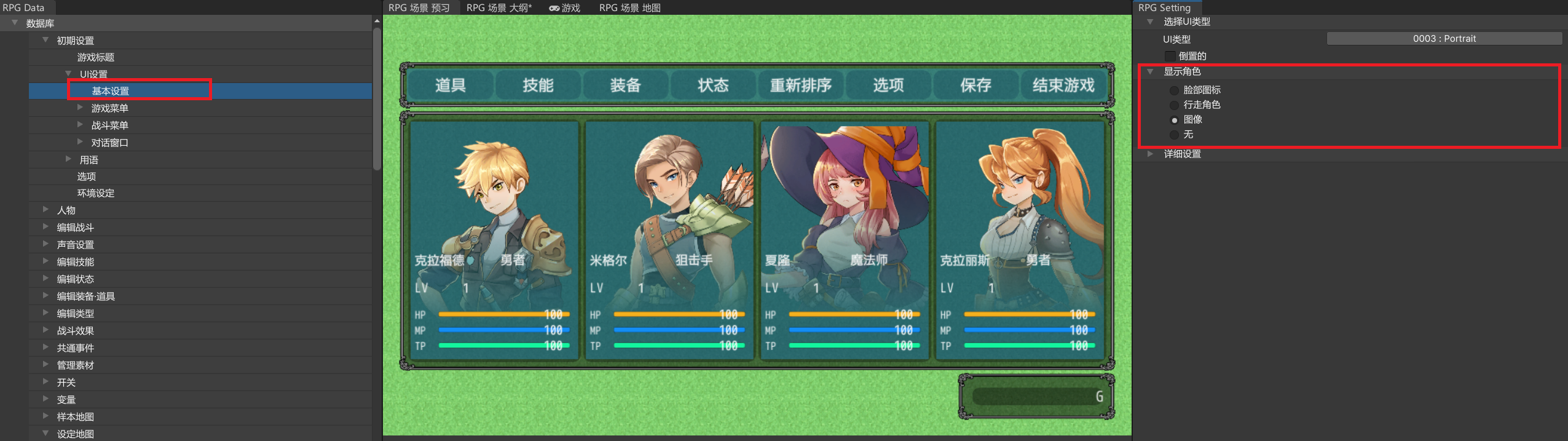Open the 技能 menu entry
Viewport: 1568px width, 441px height.
tap(538, 85)
